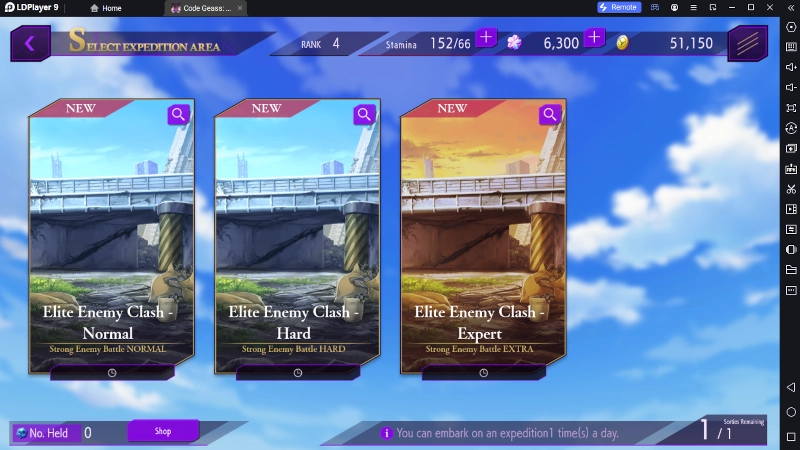800x450 pixels.
Task: Open the hamburger menu at top right
Action: click(x=747, y=43)
